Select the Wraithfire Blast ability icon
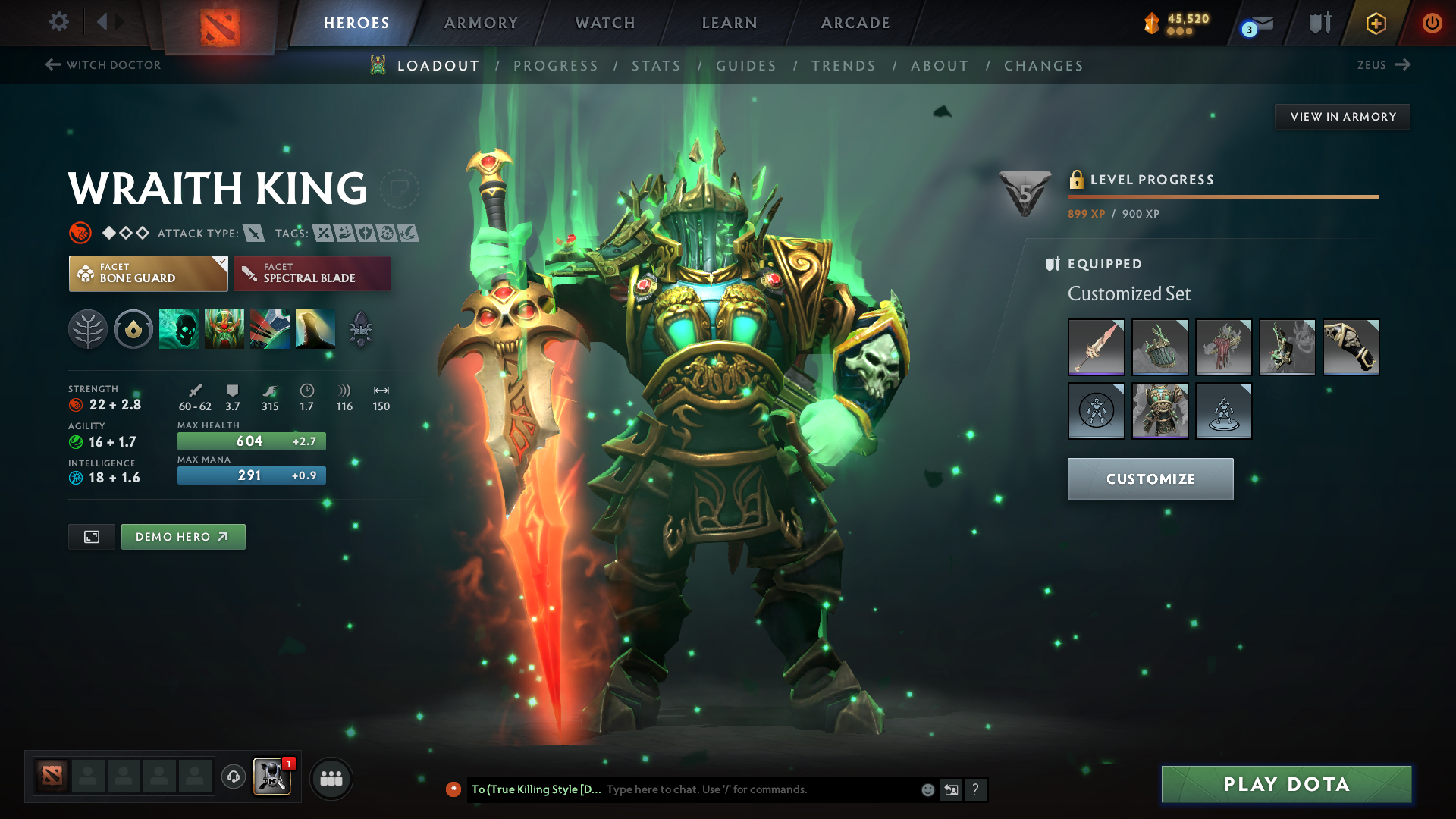The image size is (1456, 819). point(179,329)
